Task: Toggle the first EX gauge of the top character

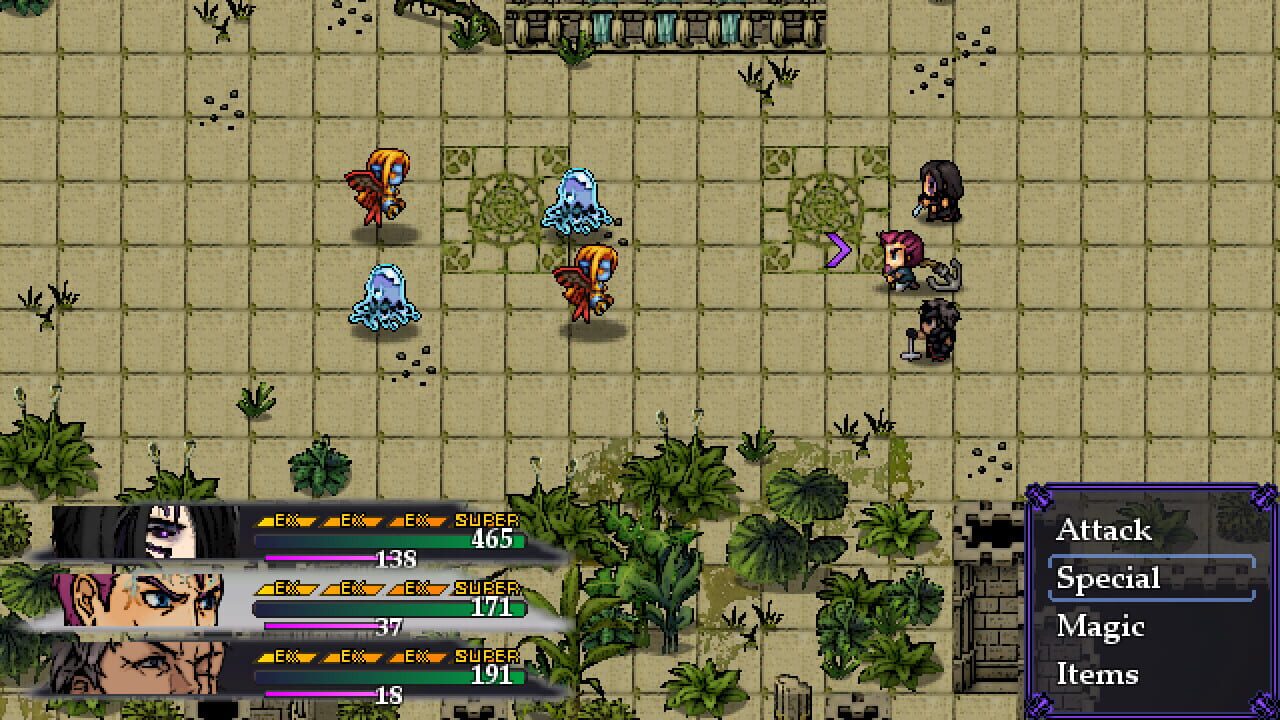Action: click(x=285, y=521)
